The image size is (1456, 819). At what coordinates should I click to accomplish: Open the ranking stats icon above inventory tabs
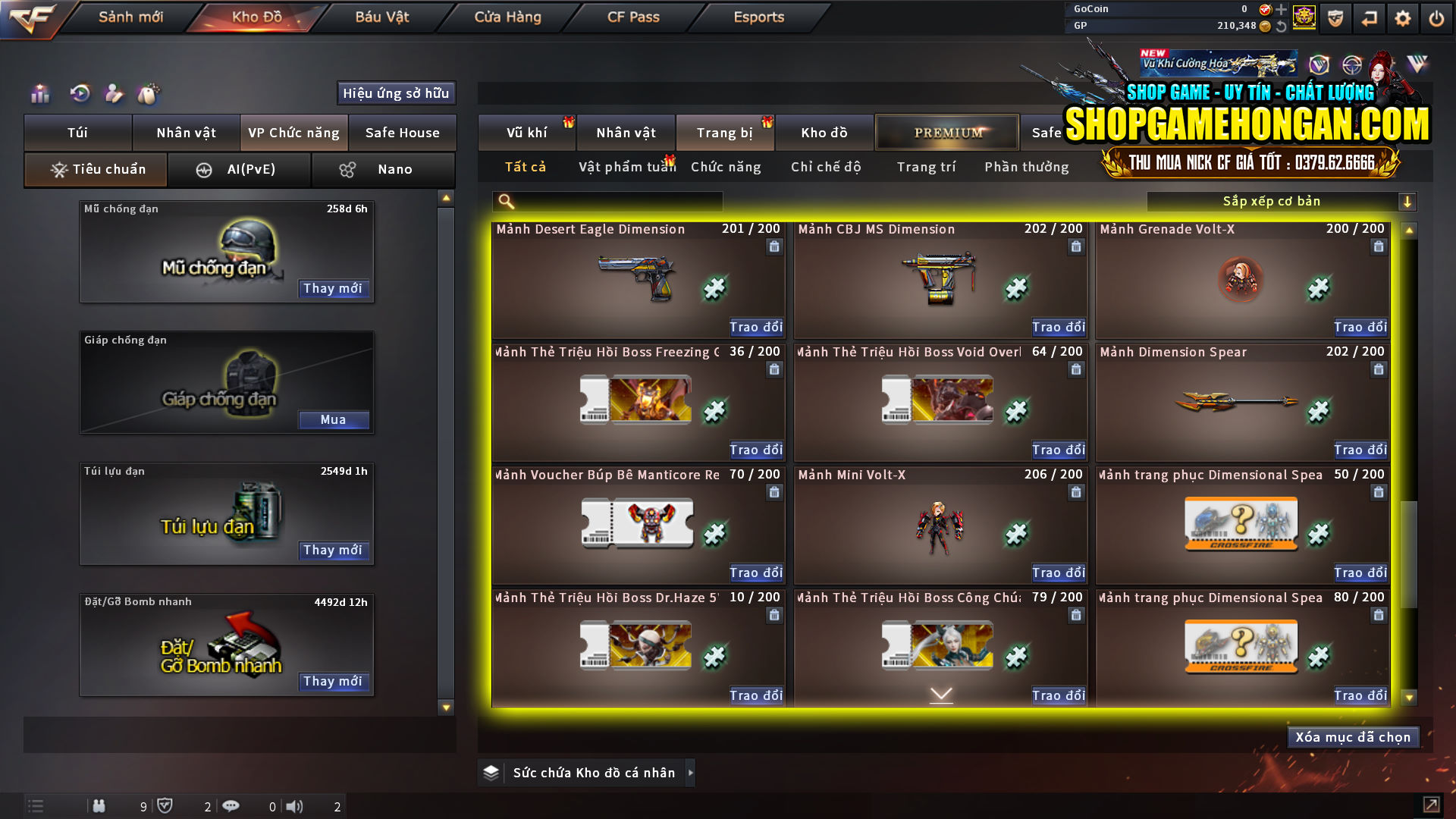pyautogui.click(x=39, y=94)
